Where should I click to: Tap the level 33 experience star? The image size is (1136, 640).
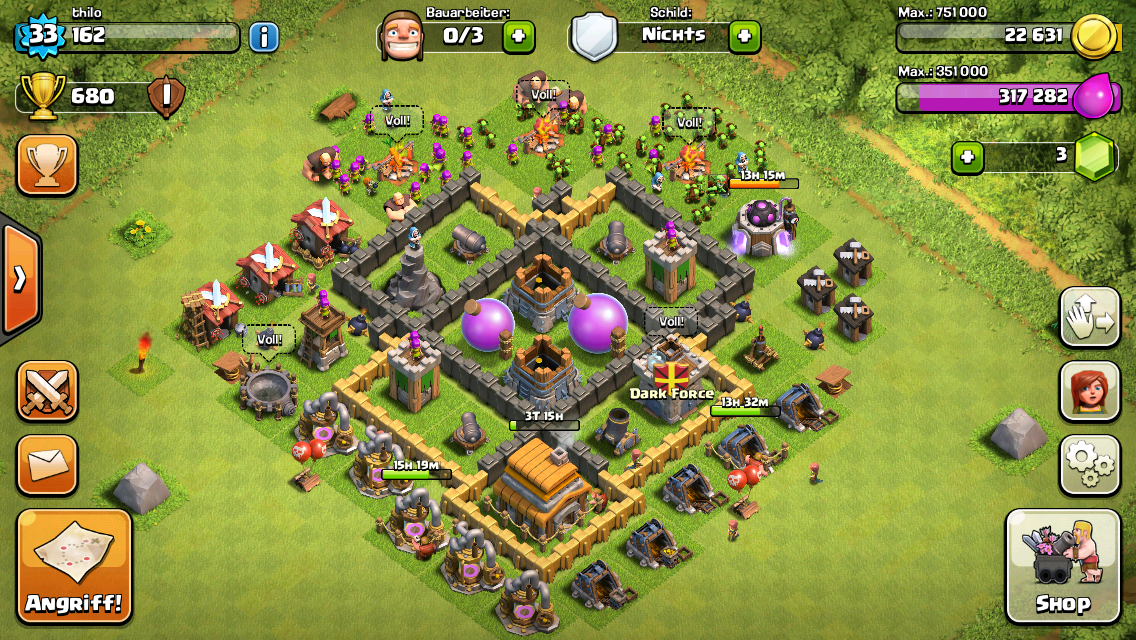[x=41, y=37]
